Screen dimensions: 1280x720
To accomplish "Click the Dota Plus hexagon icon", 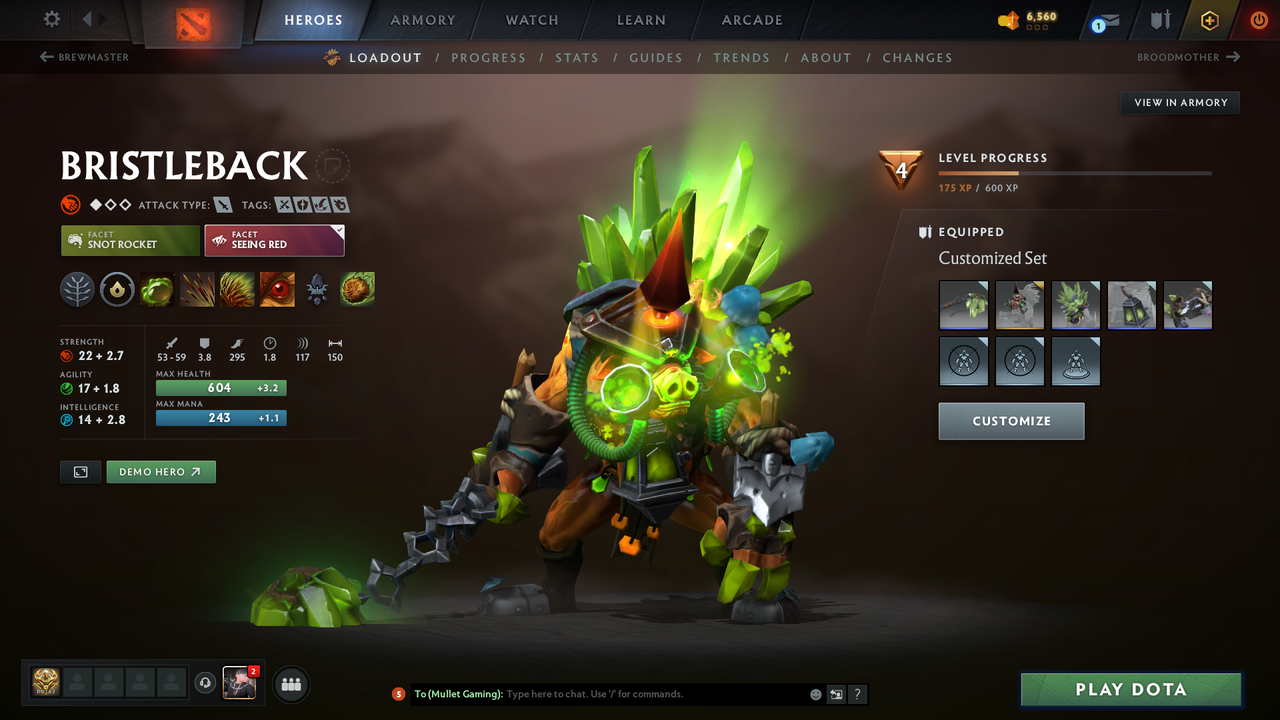I will click(x=1209, y=19).
